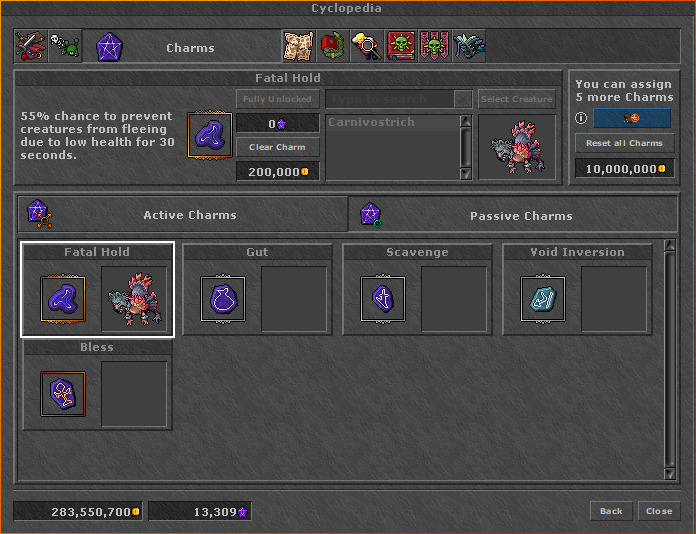
Task: Open the green skull bestiary section
Action: [x=65, y=46]
